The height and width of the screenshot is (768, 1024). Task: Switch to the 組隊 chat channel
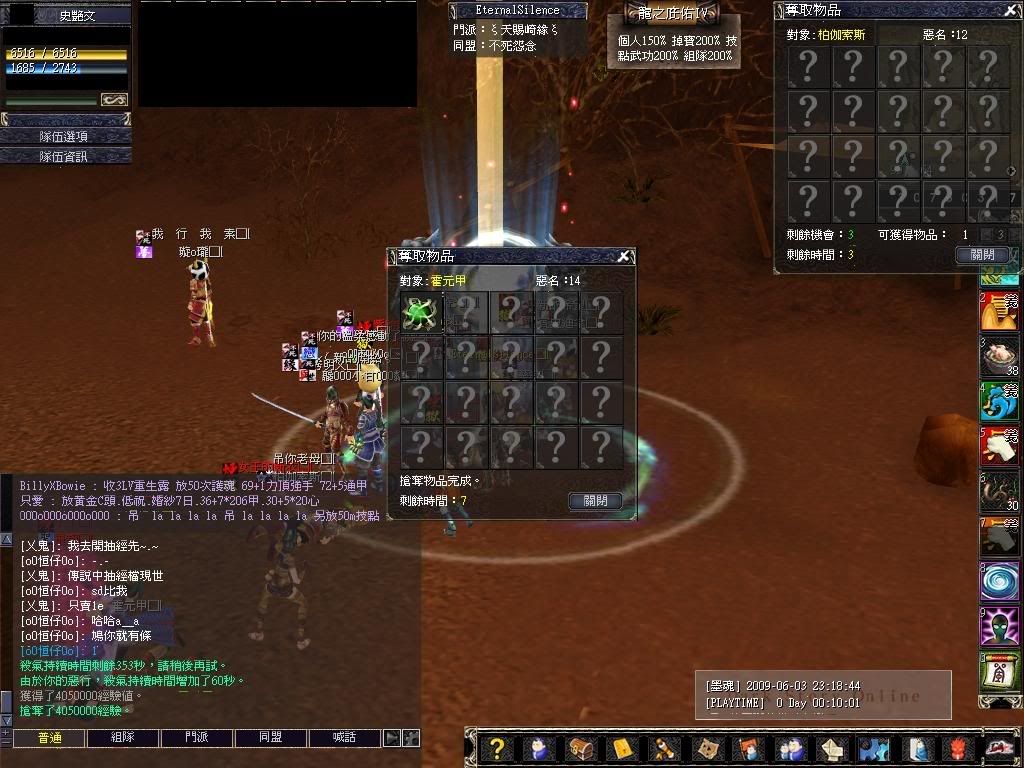123,738
